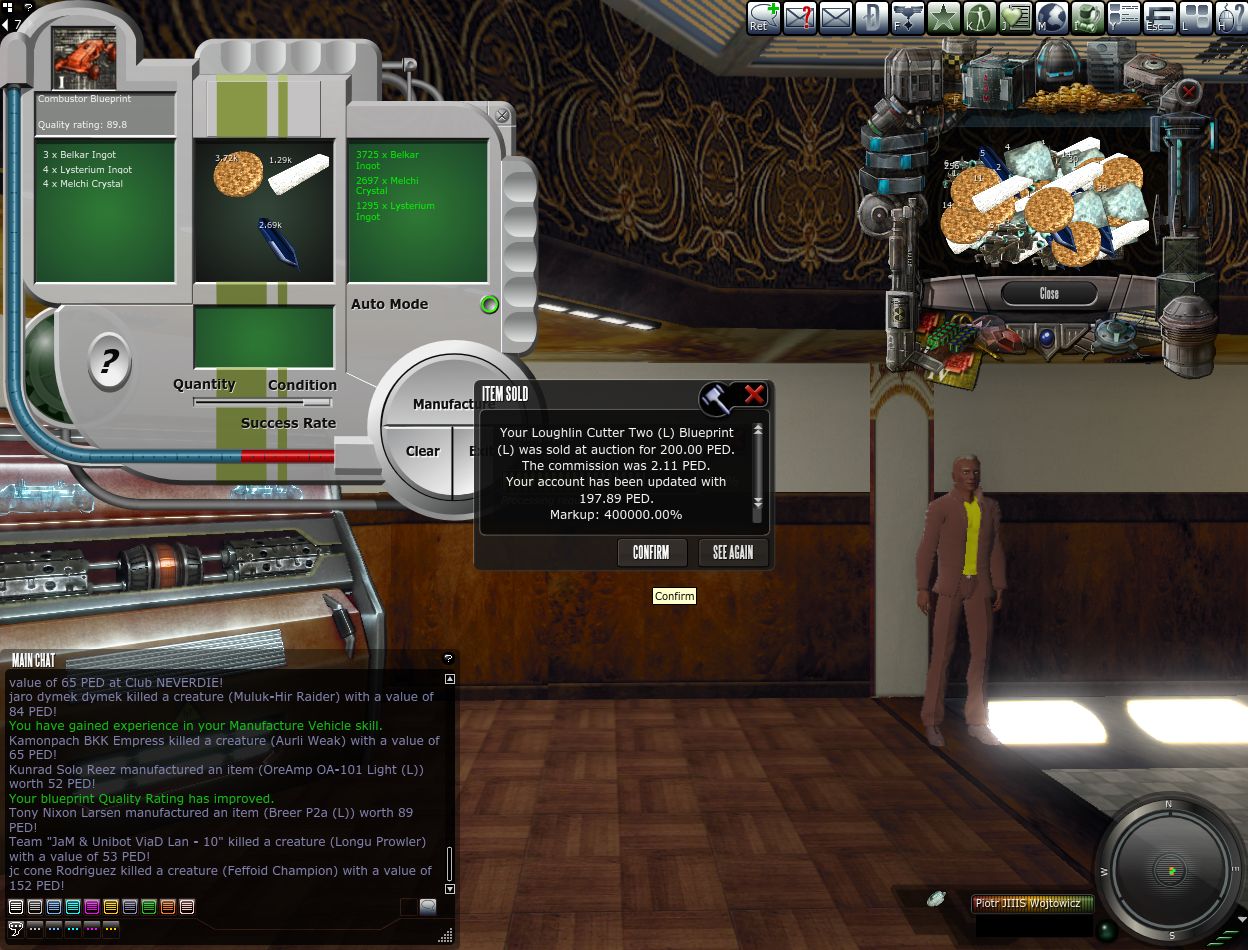This screenshot has height=950, width=1248.
Task: Confirm the item sold notification
Action: (651, 552)
